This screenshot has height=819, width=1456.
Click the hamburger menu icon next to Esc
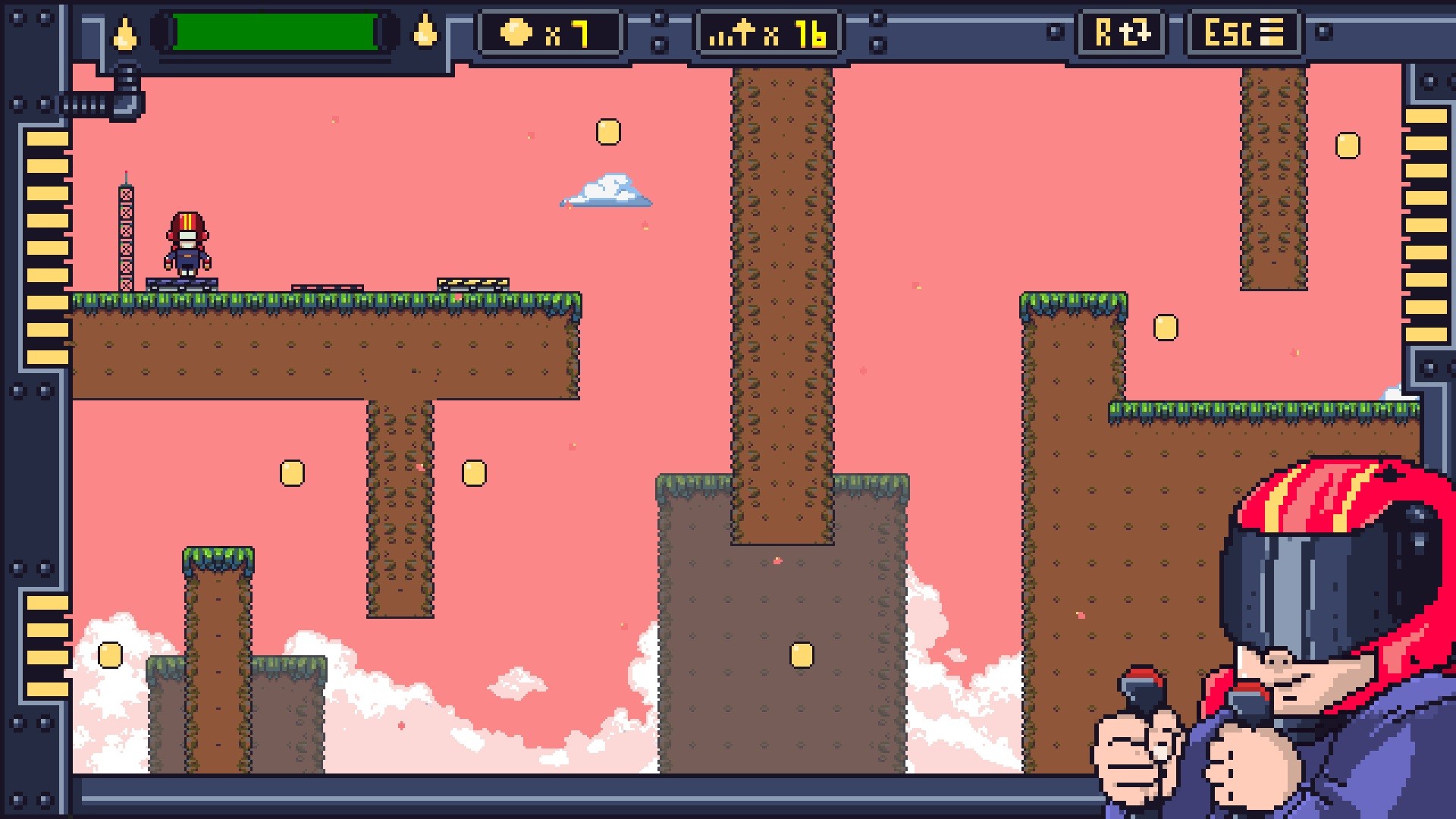click(x=1272, y=32)
